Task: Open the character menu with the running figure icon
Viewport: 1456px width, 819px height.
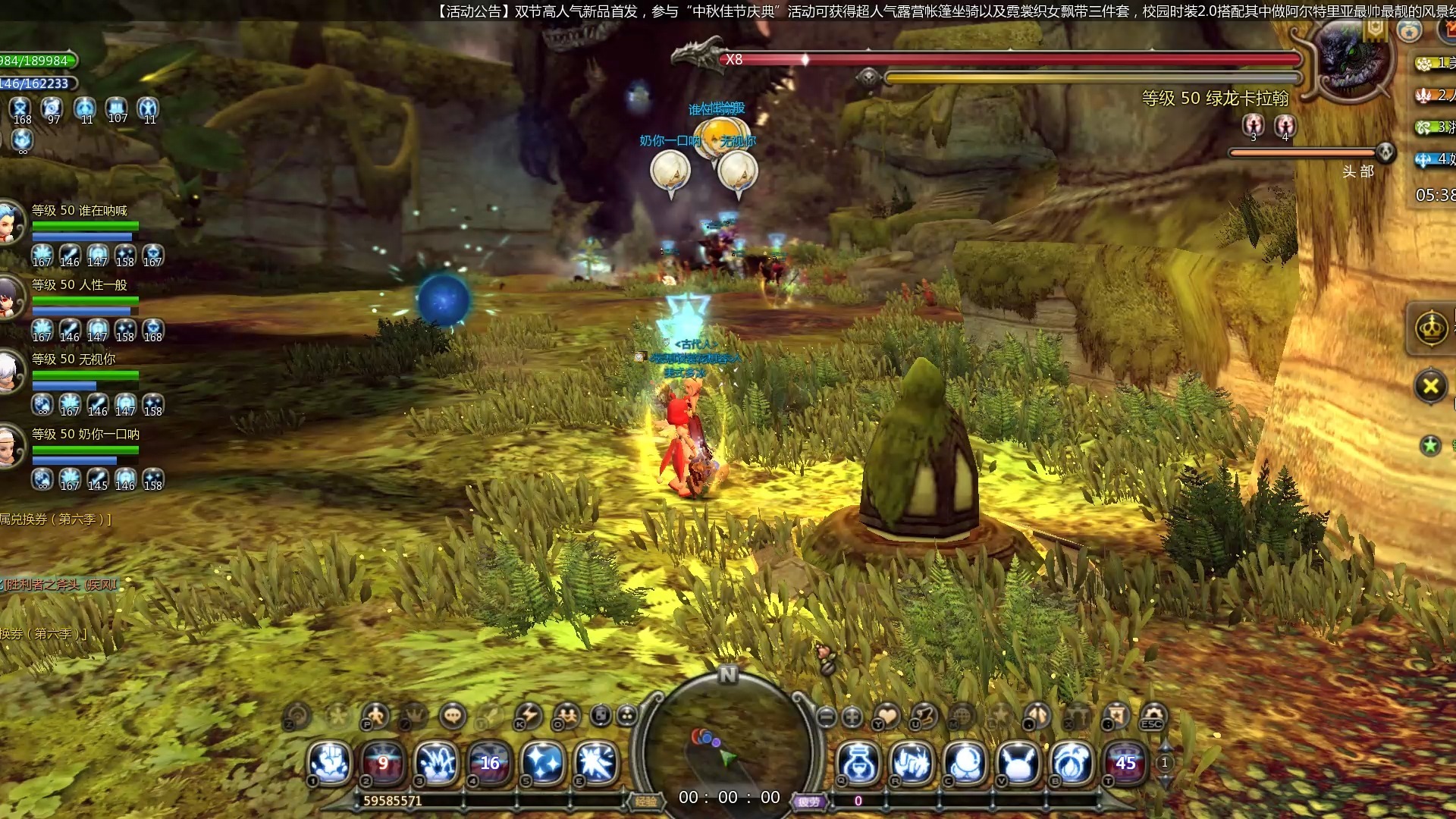Action: 375,715
